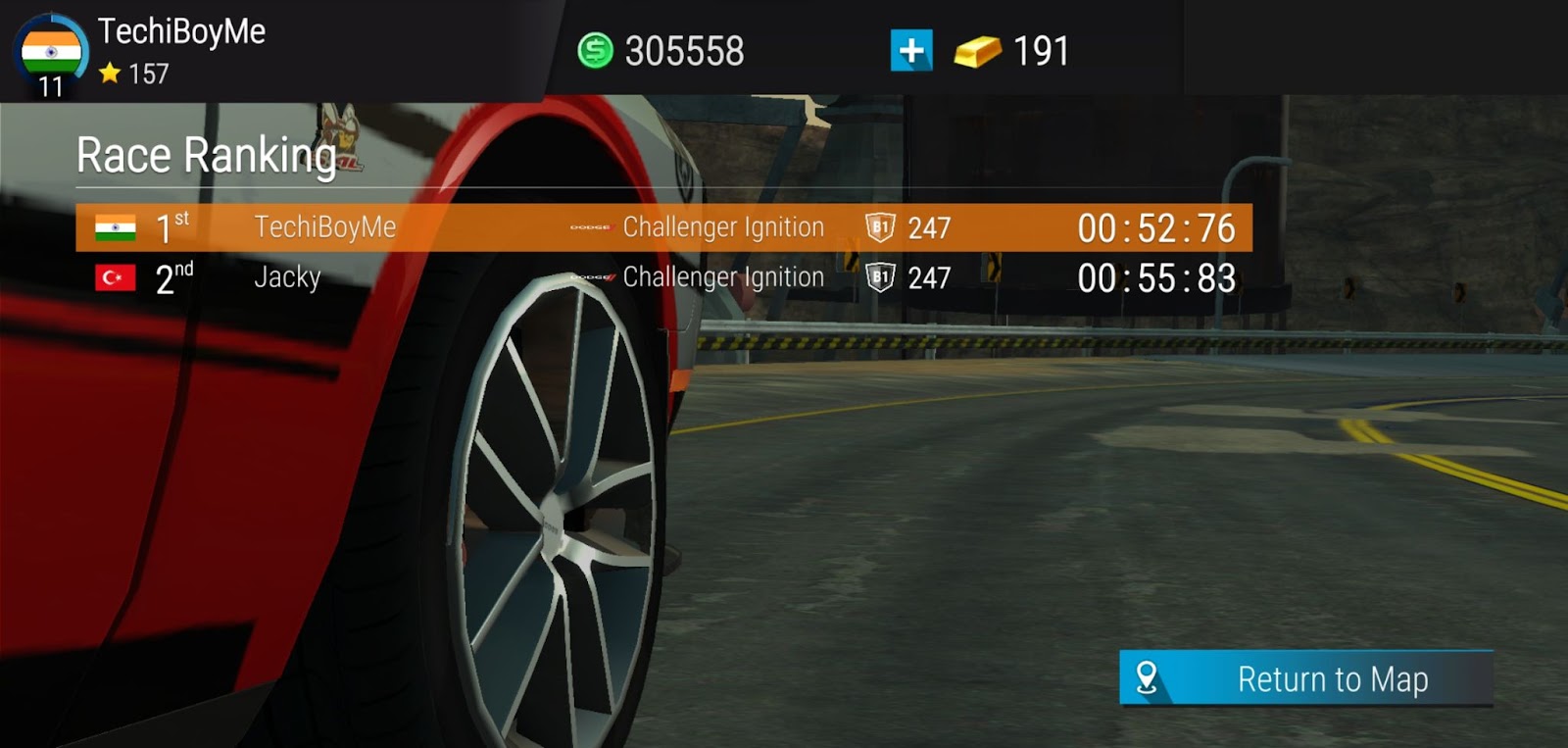Select TechiBoyMe's first place ranking row

(663, 227)
